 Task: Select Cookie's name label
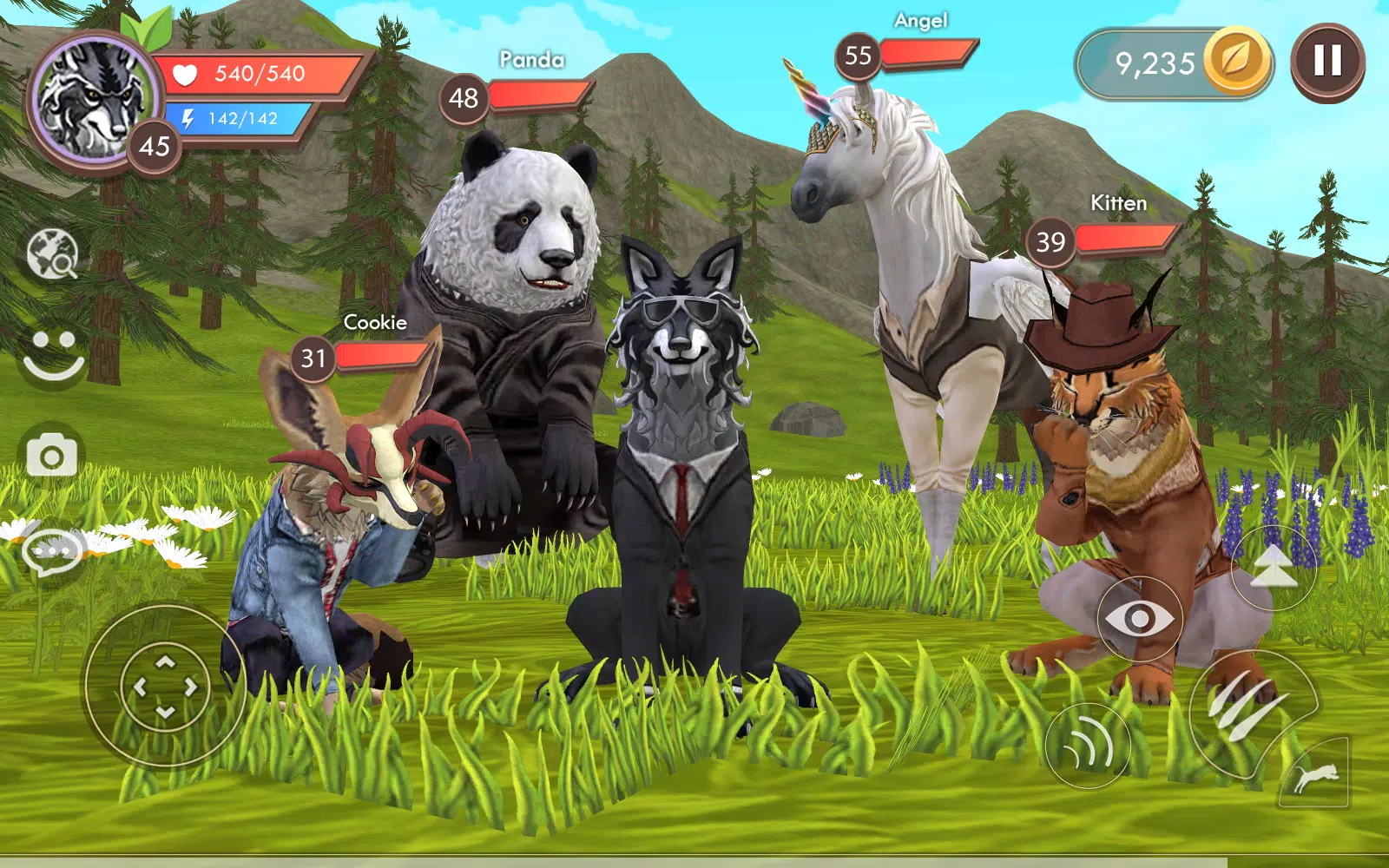point(375,322)
